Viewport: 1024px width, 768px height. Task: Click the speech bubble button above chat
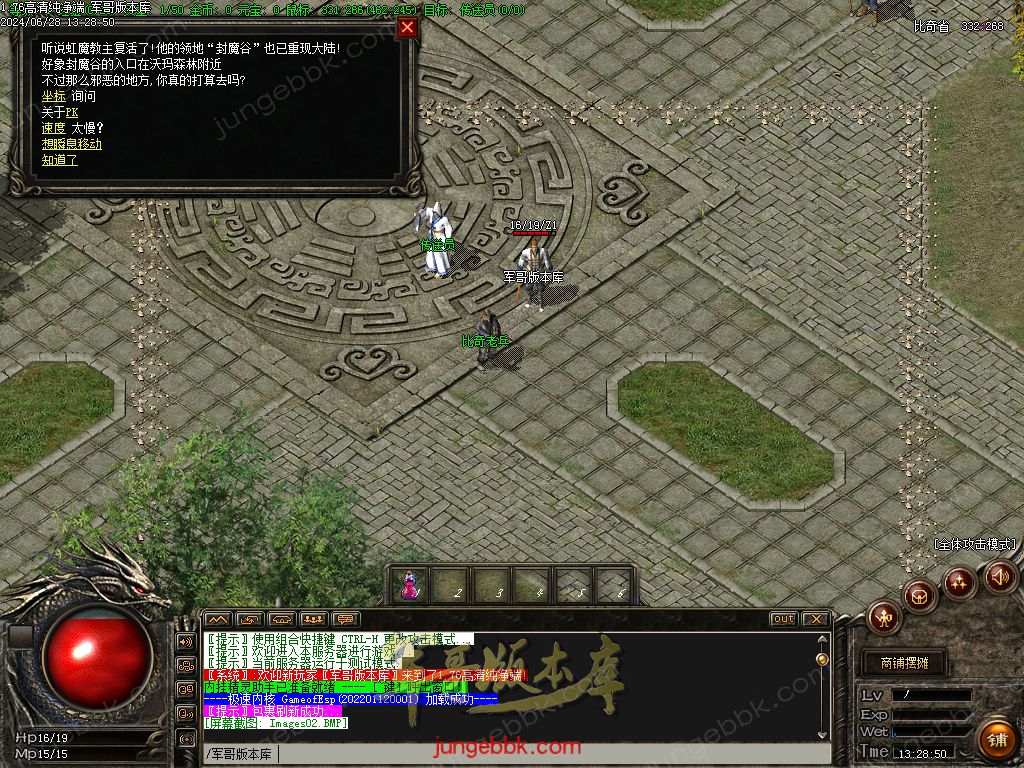[x=346, y=619]
